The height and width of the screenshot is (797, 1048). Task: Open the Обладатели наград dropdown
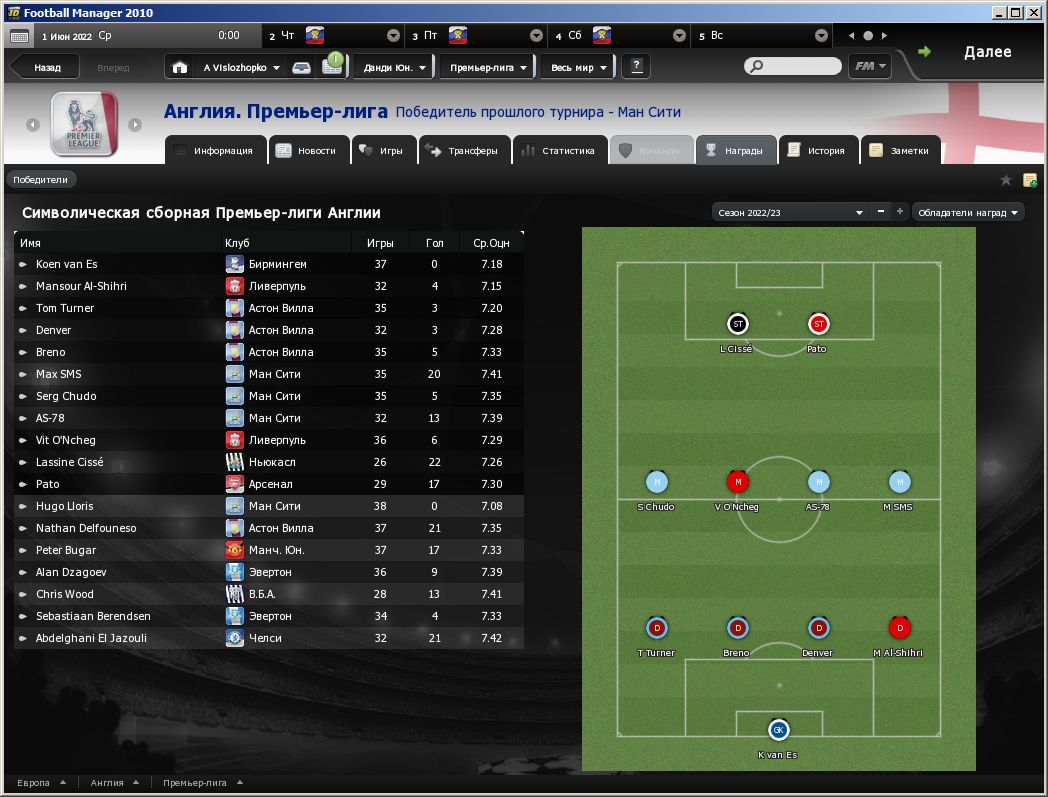(x=968, y=212)
